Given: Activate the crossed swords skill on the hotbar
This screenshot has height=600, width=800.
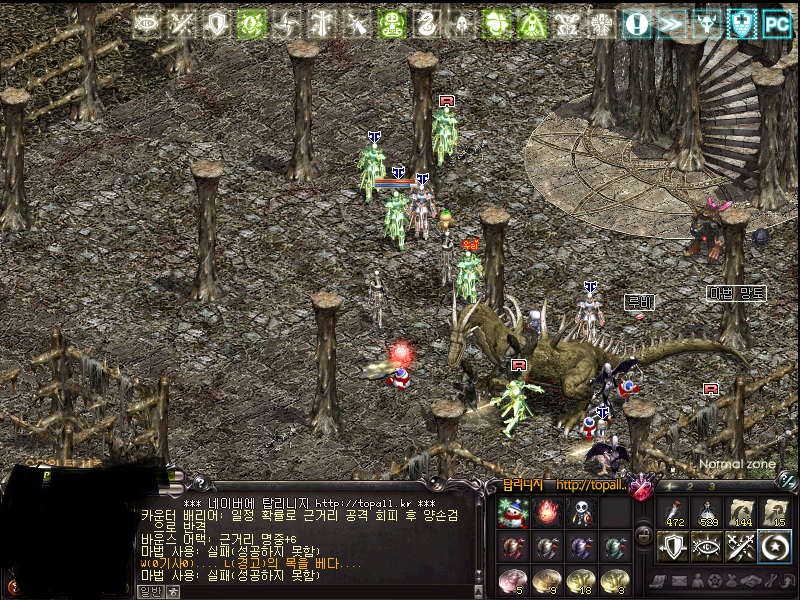Looking at the screenshot, I should pos(741,546).
